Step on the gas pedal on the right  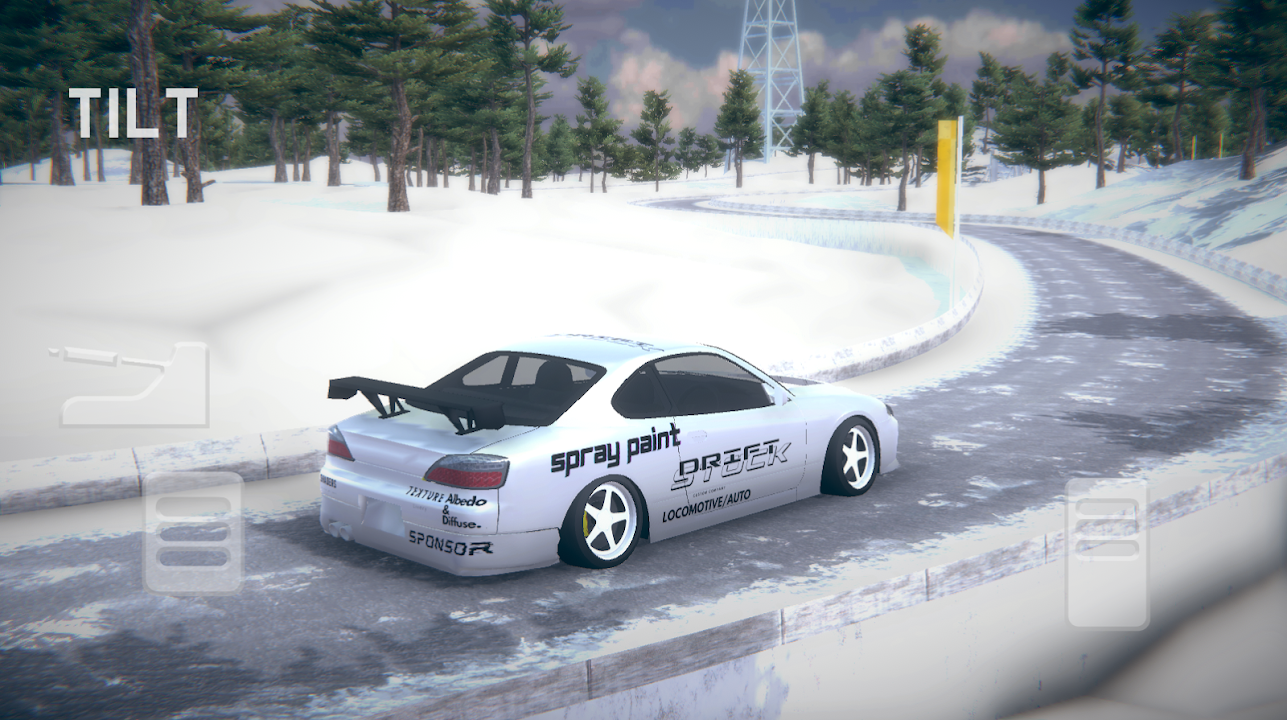tap(1107, 552)
